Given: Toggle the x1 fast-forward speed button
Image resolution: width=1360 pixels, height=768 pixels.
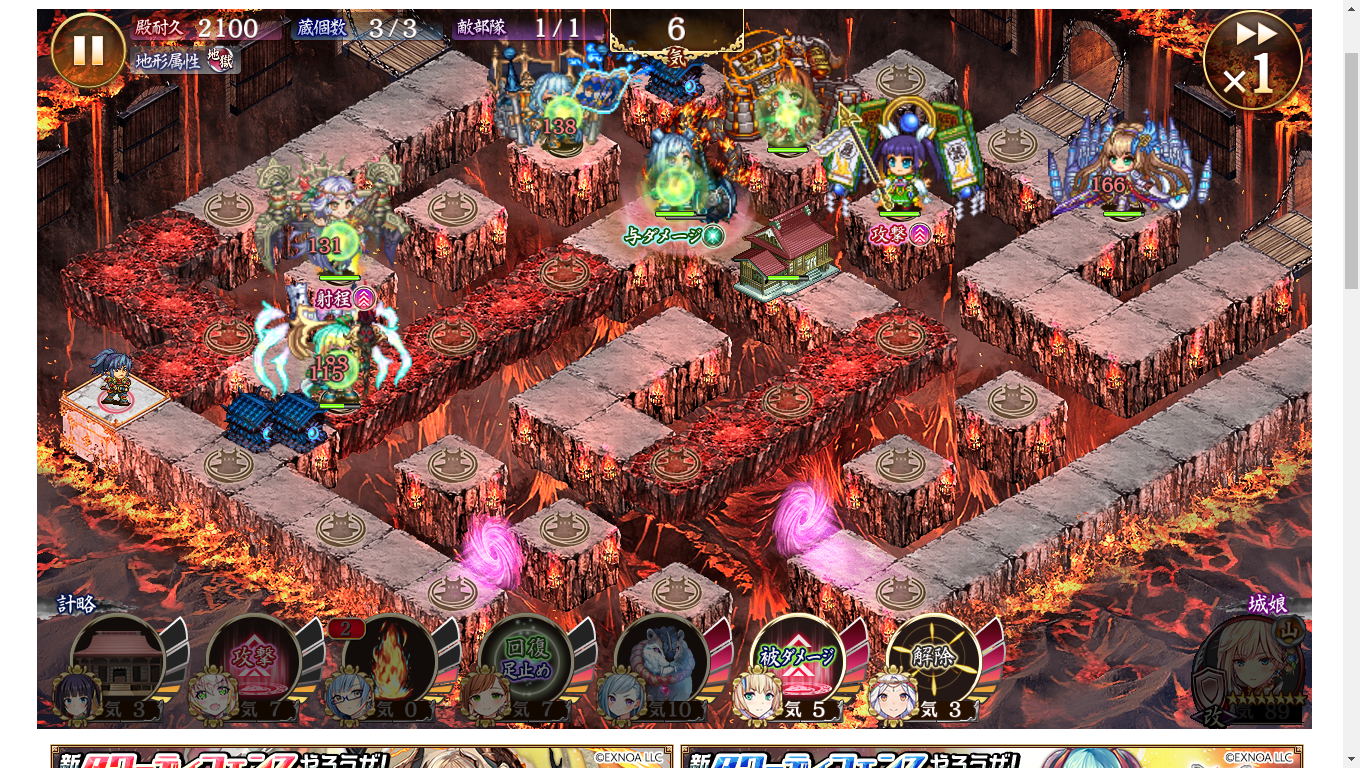Looking at the screenshot, I should (x=1252, y=61).
